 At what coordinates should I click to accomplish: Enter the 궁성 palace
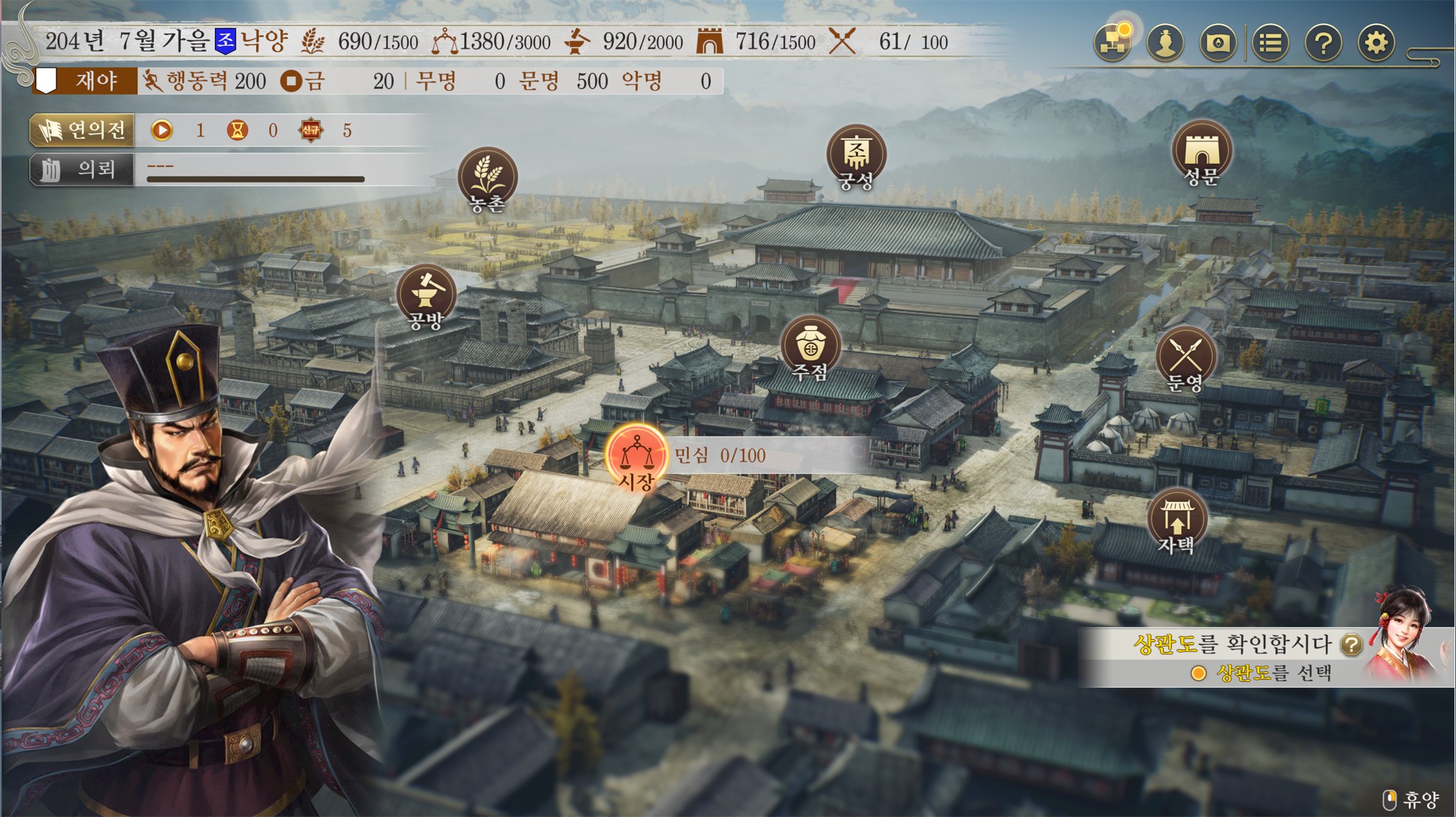click(856, 155)
